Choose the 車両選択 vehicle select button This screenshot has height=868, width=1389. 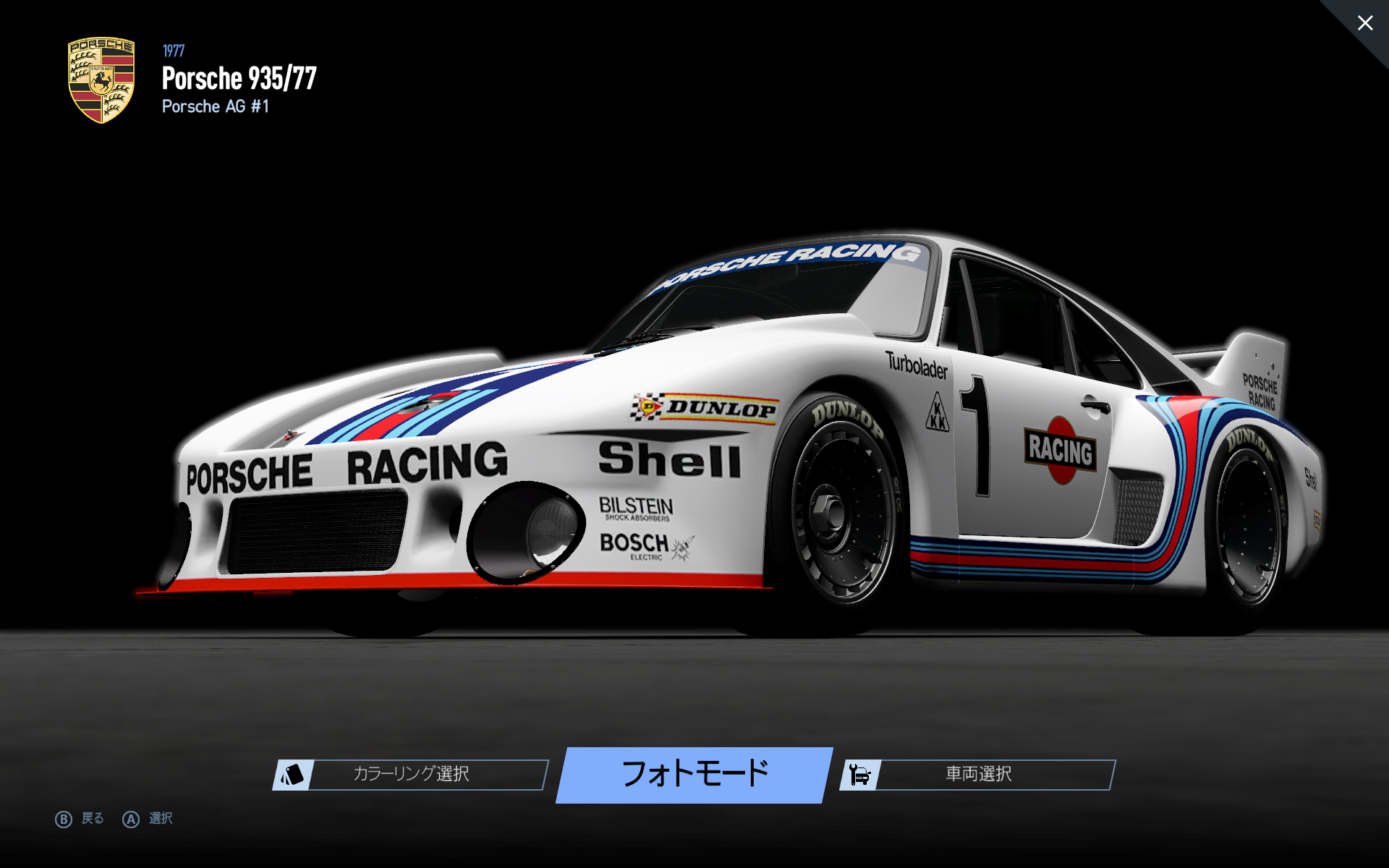(x=977, y=774)
